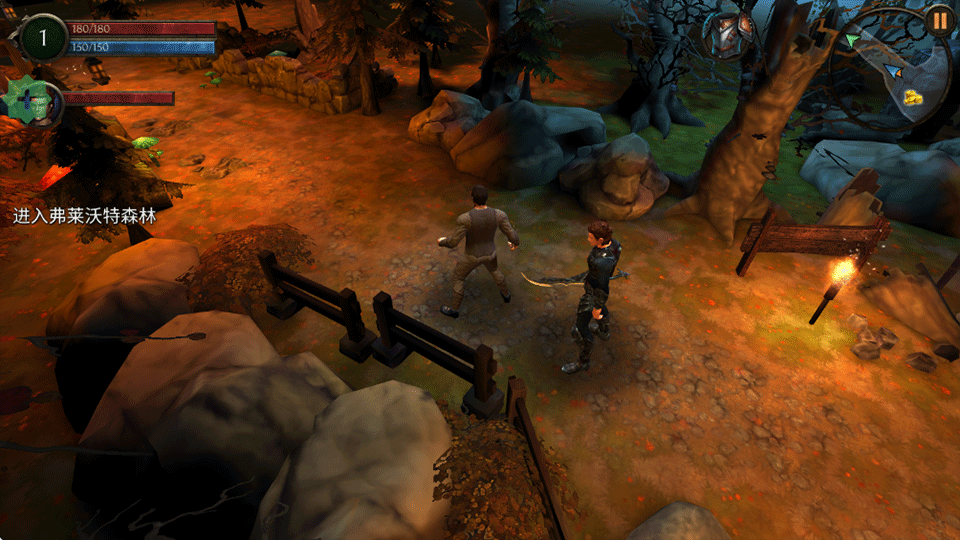Pause the game with the pause button
Image resolution: width=960 pixels, height=540 pixels.
point(939,19)
